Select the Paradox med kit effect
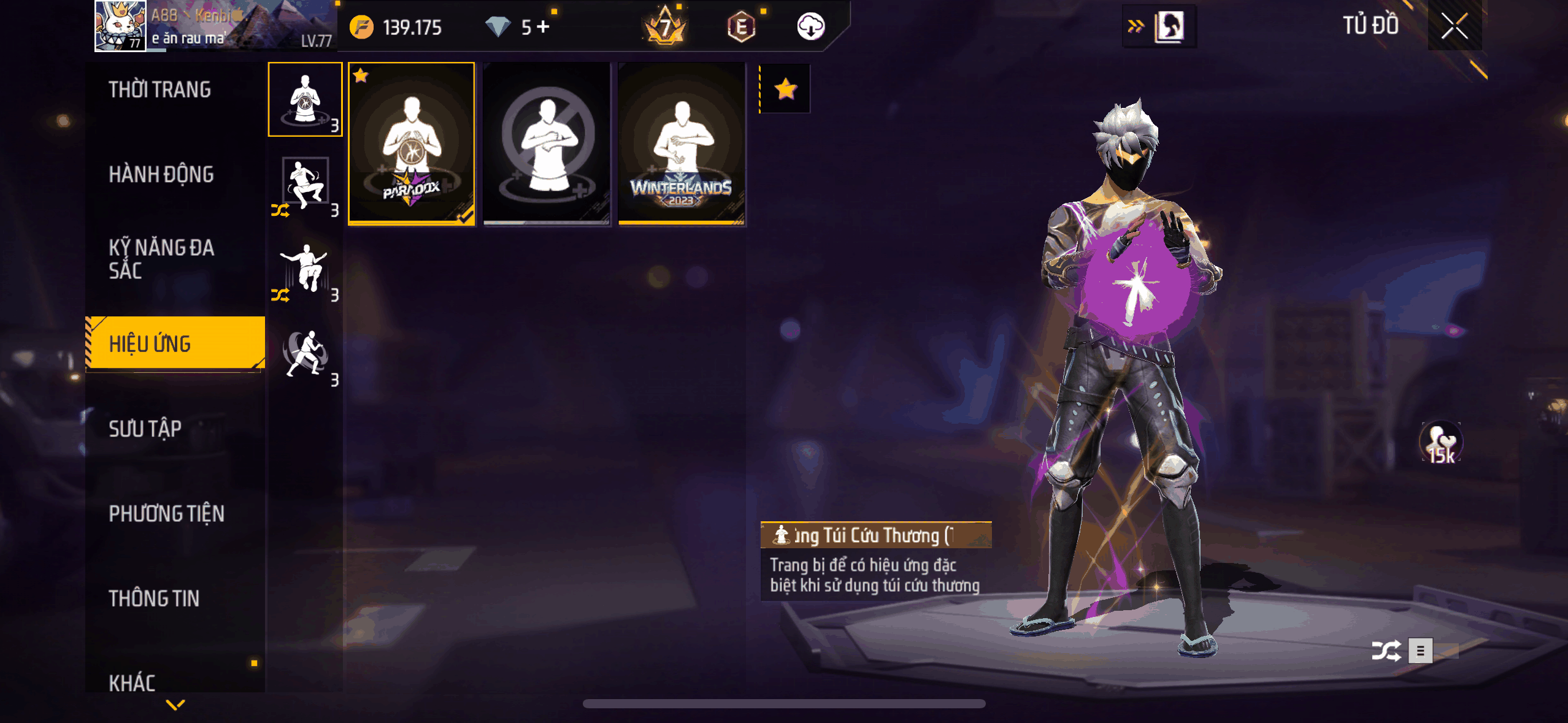This screenshot has width=1568, height=723. coord(412,144)
